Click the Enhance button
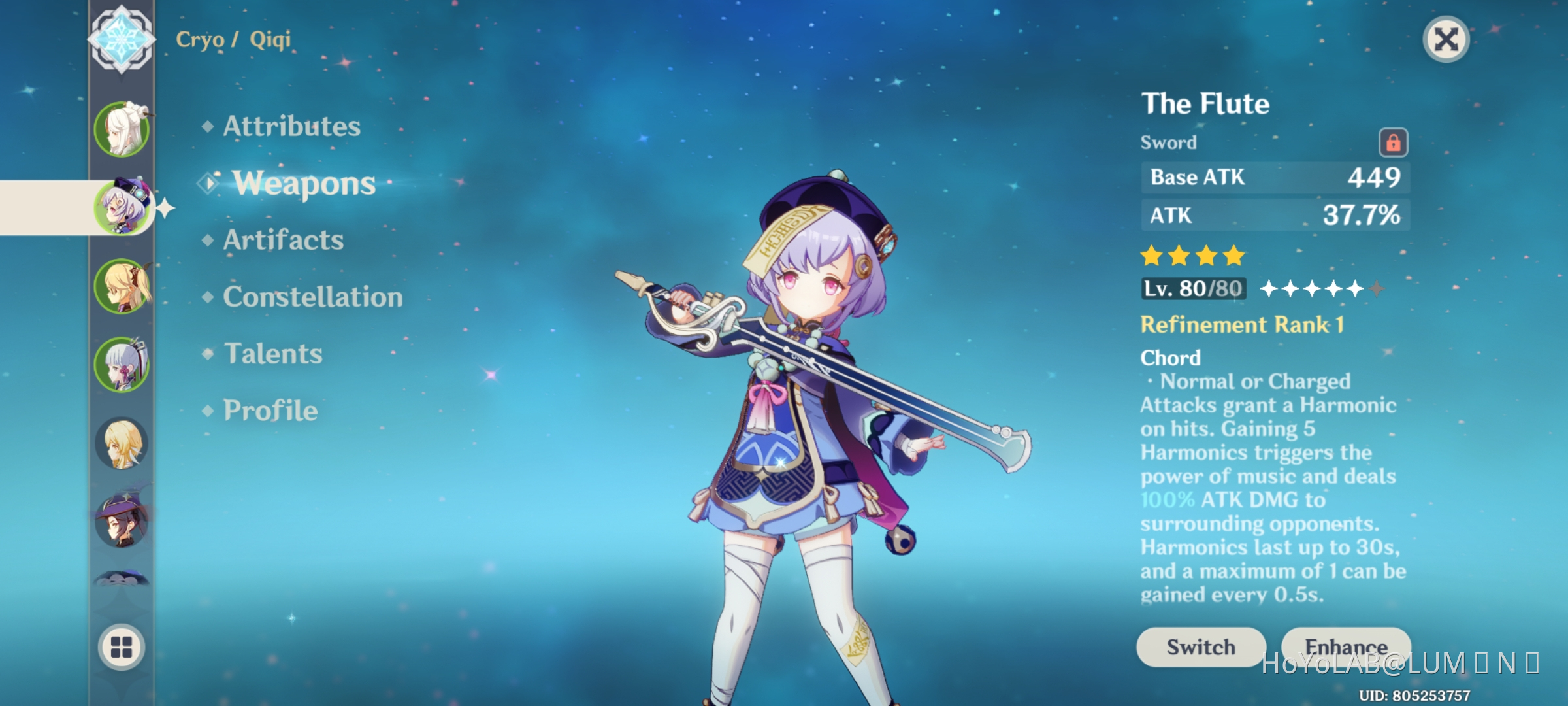 1345,647
